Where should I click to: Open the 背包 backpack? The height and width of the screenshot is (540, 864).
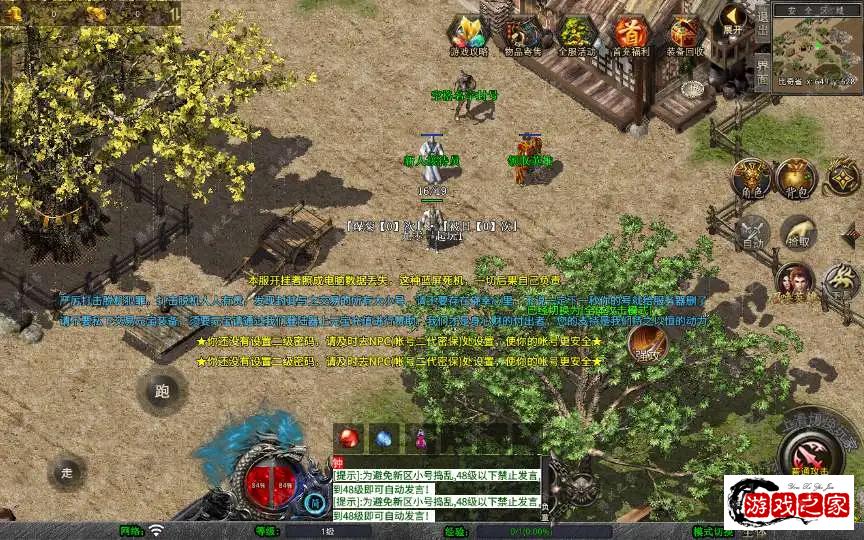(x=797, y=179)
